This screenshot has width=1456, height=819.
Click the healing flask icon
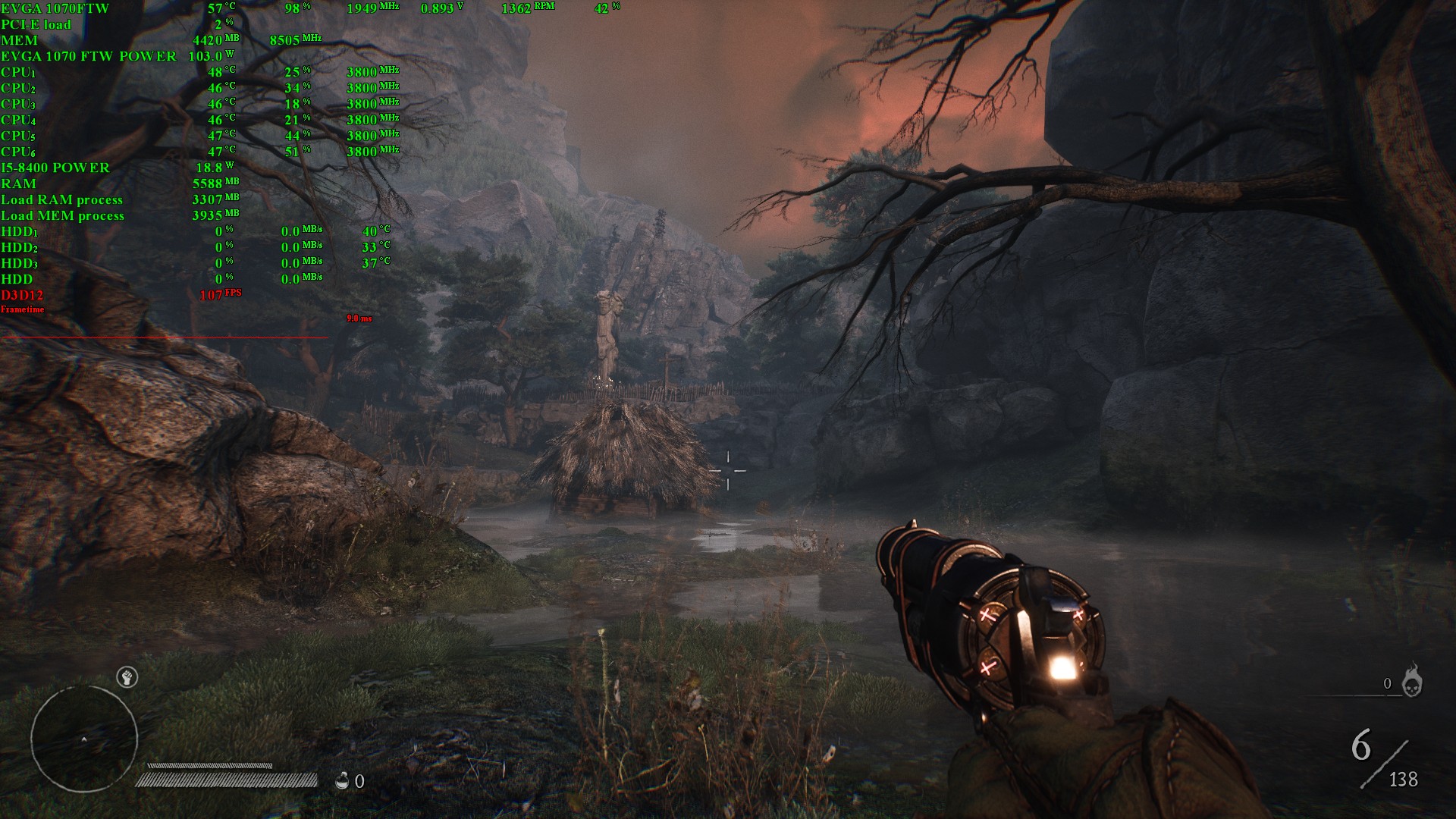(343, 780)
